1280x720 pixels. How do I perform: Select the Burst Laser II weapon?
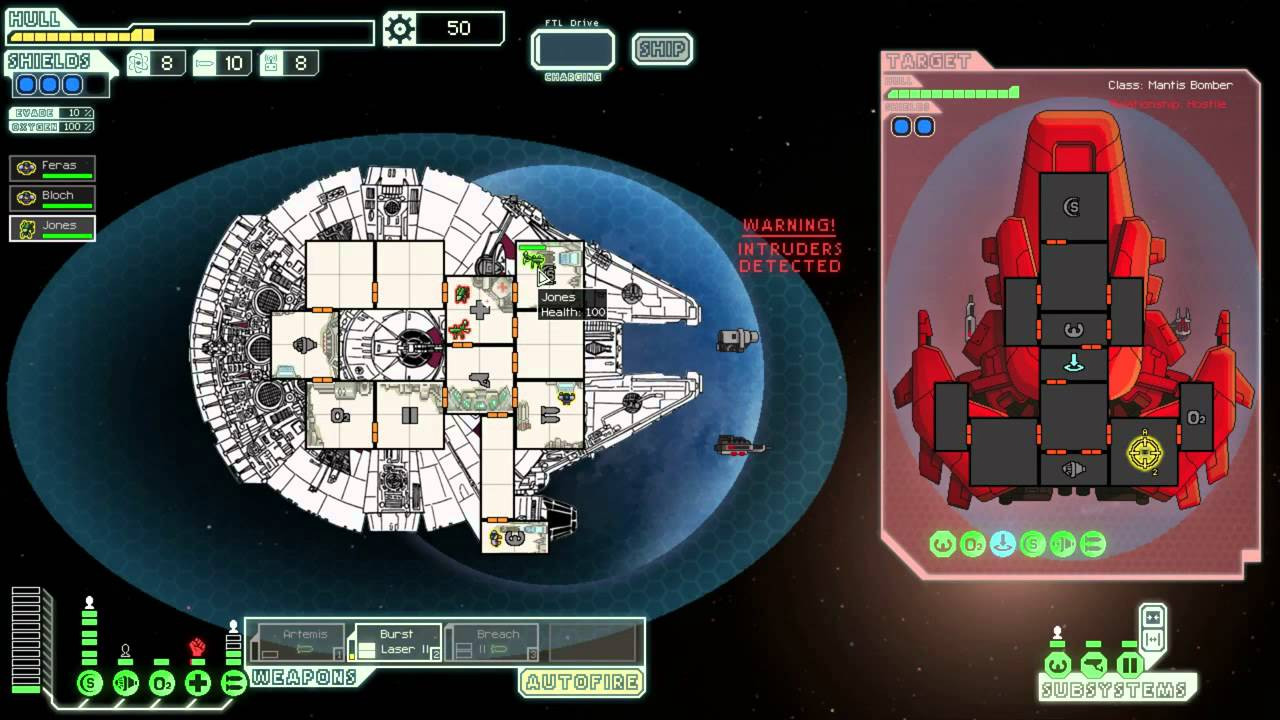pos(396,642)
